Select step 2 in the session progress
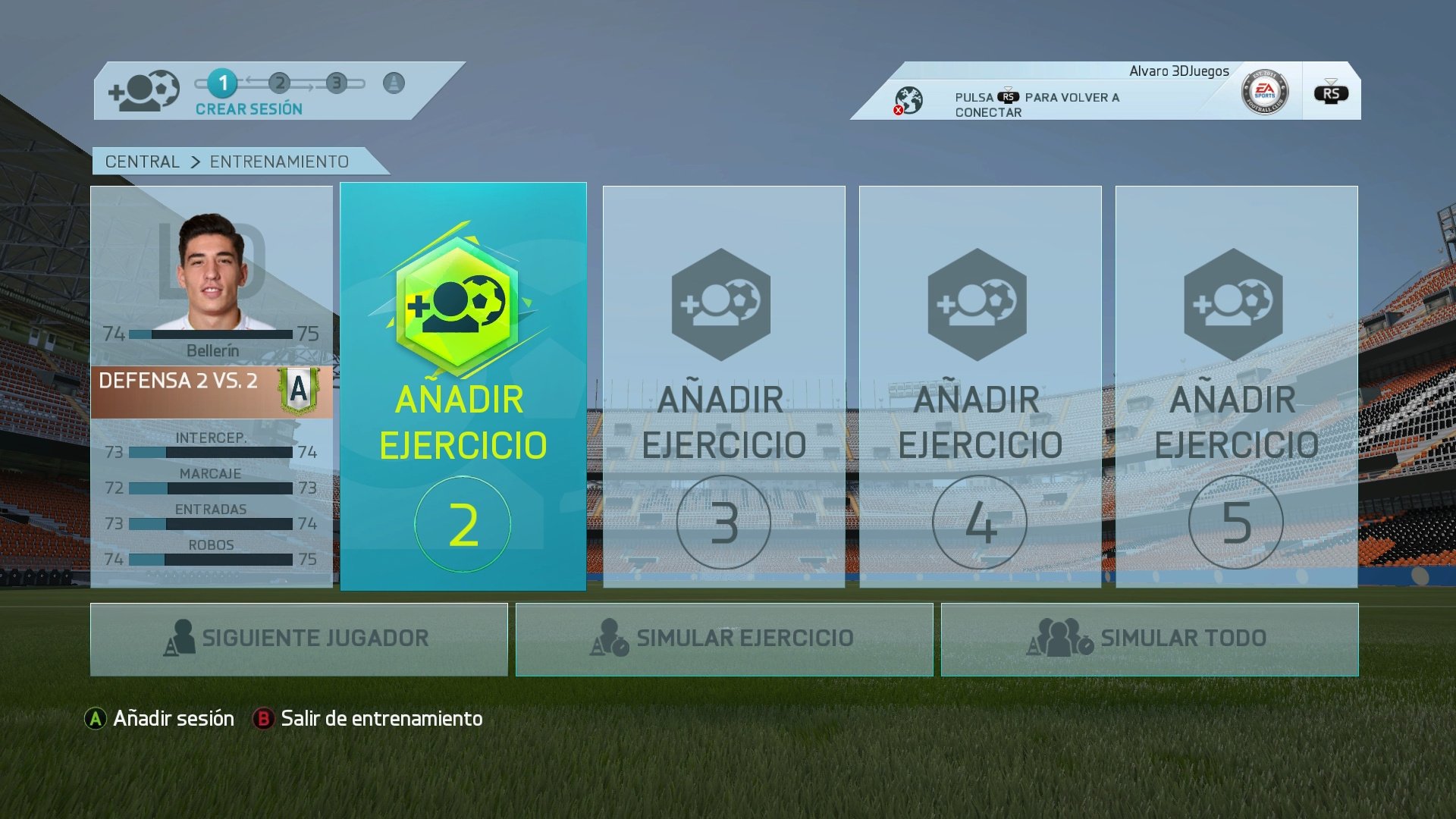This screenshot has width=1456, height=819. coord(279,84)
